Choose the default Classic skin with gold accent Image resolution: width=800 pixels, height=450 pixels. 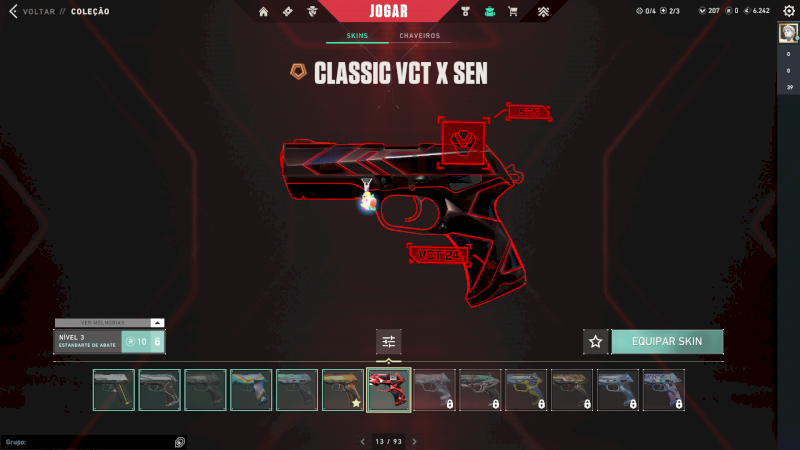coord(113,390)
